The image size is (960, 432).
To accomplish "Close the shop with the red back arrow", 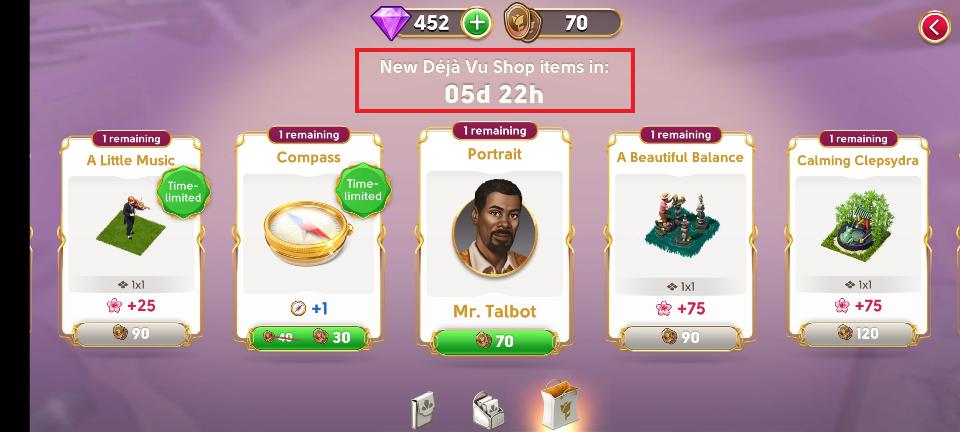I will [934, 28].
